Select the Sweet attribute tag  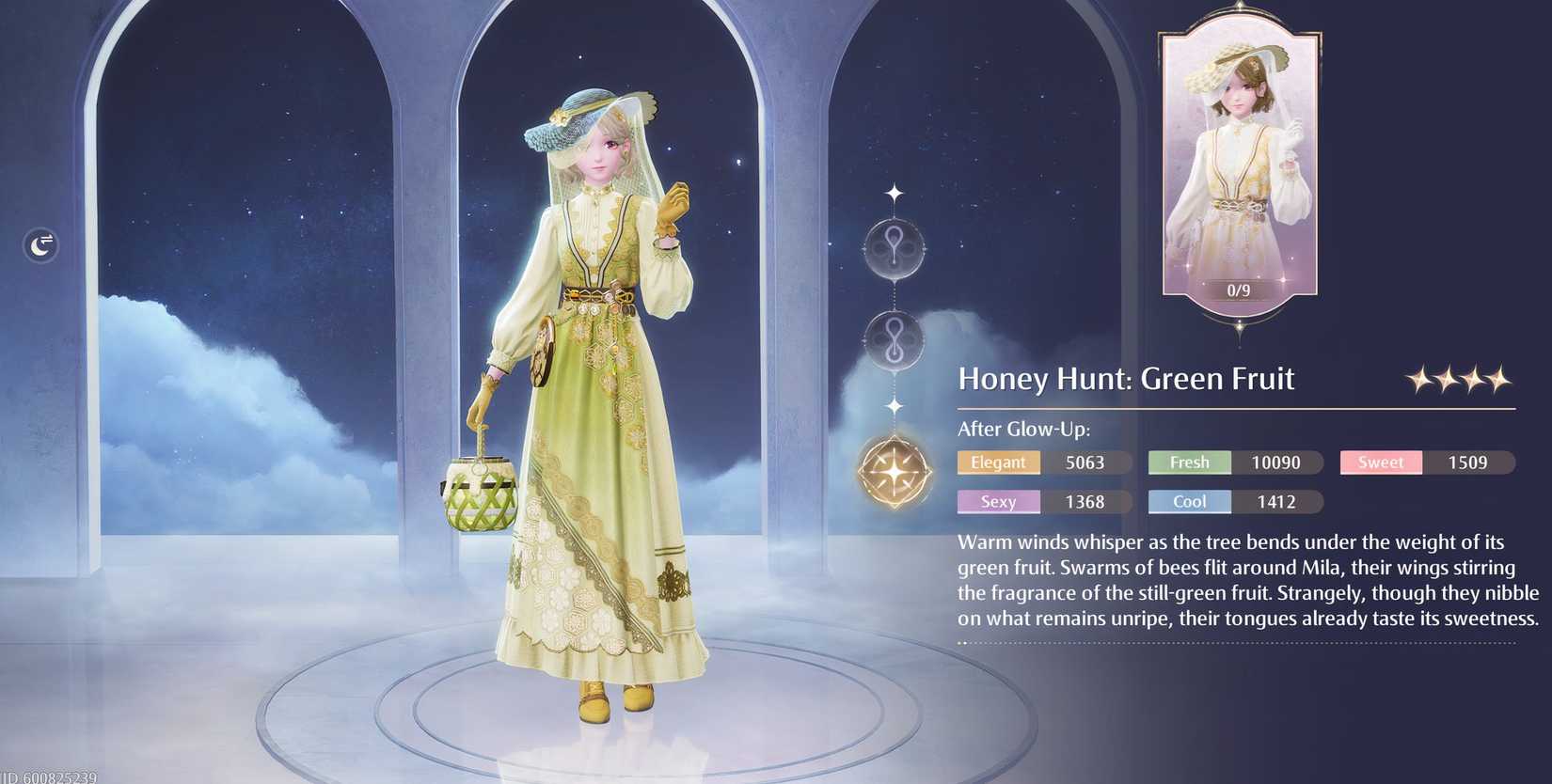coord(1380,463)
